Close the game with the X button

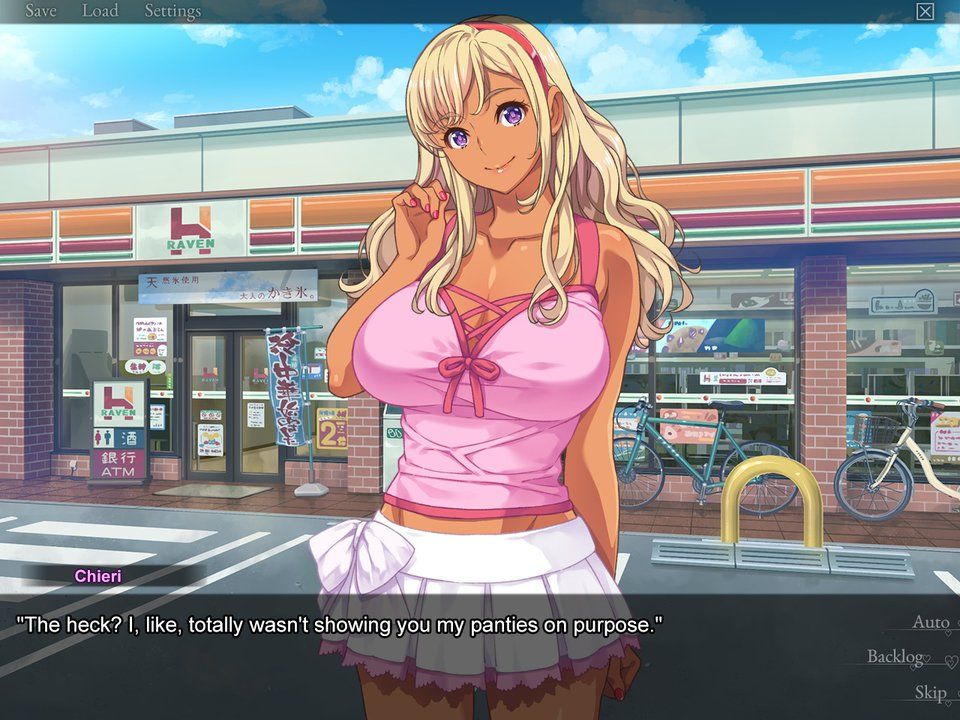(925, 12)
